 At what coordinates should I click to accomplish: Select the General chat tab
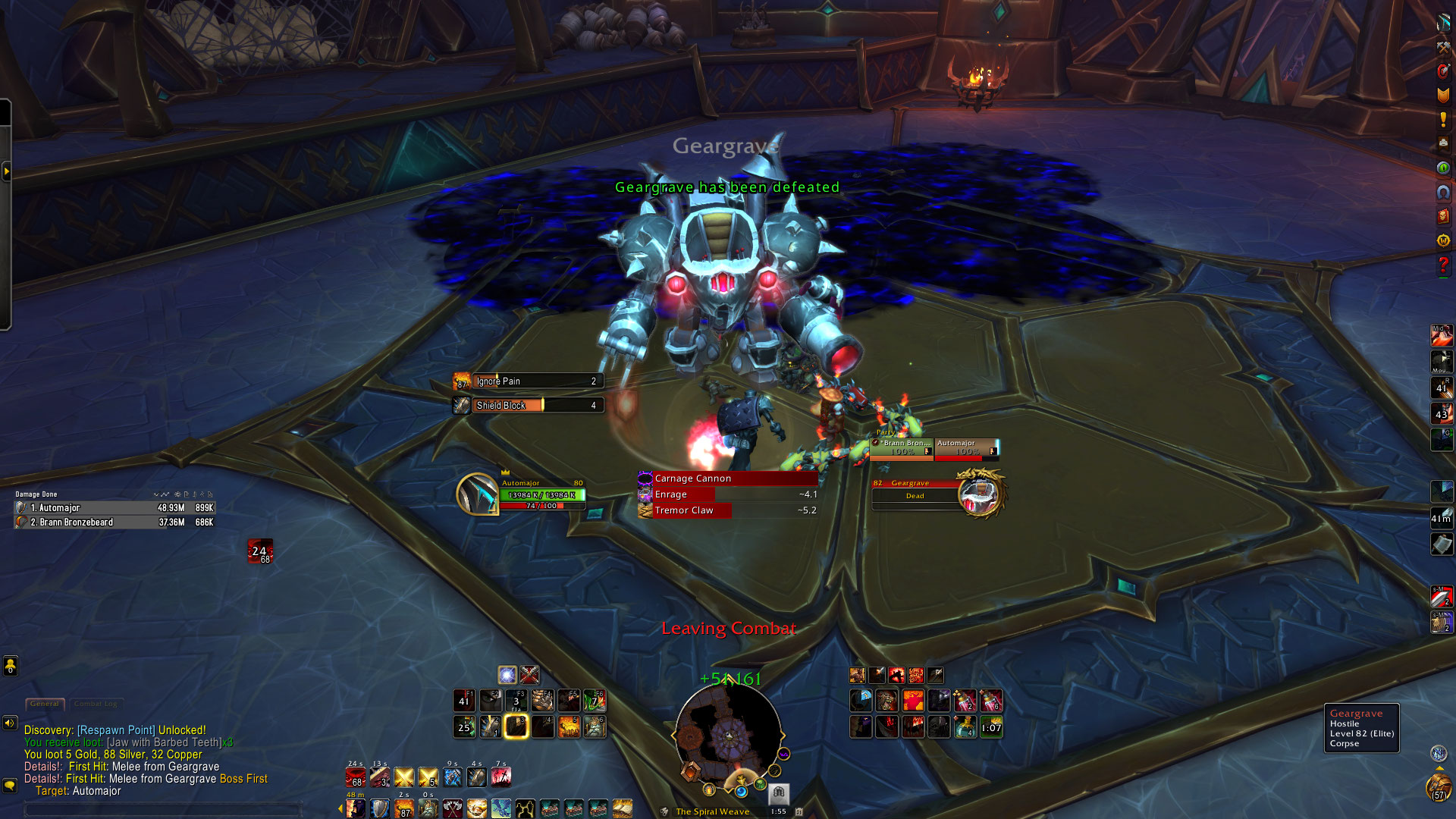pos(45,704)
